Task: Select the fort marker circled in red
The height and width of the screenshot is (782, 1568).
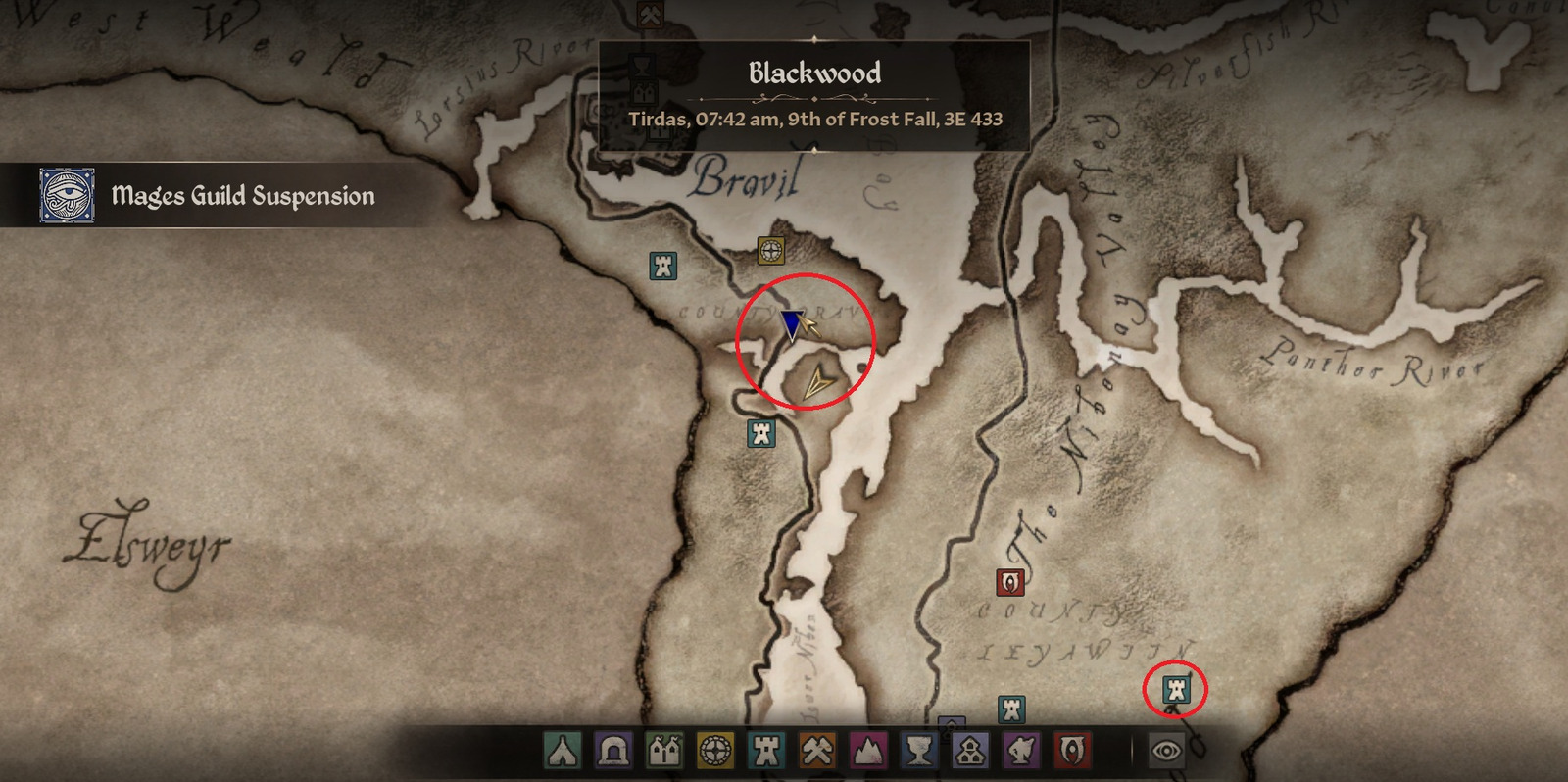Action: tap(1176, 690)
